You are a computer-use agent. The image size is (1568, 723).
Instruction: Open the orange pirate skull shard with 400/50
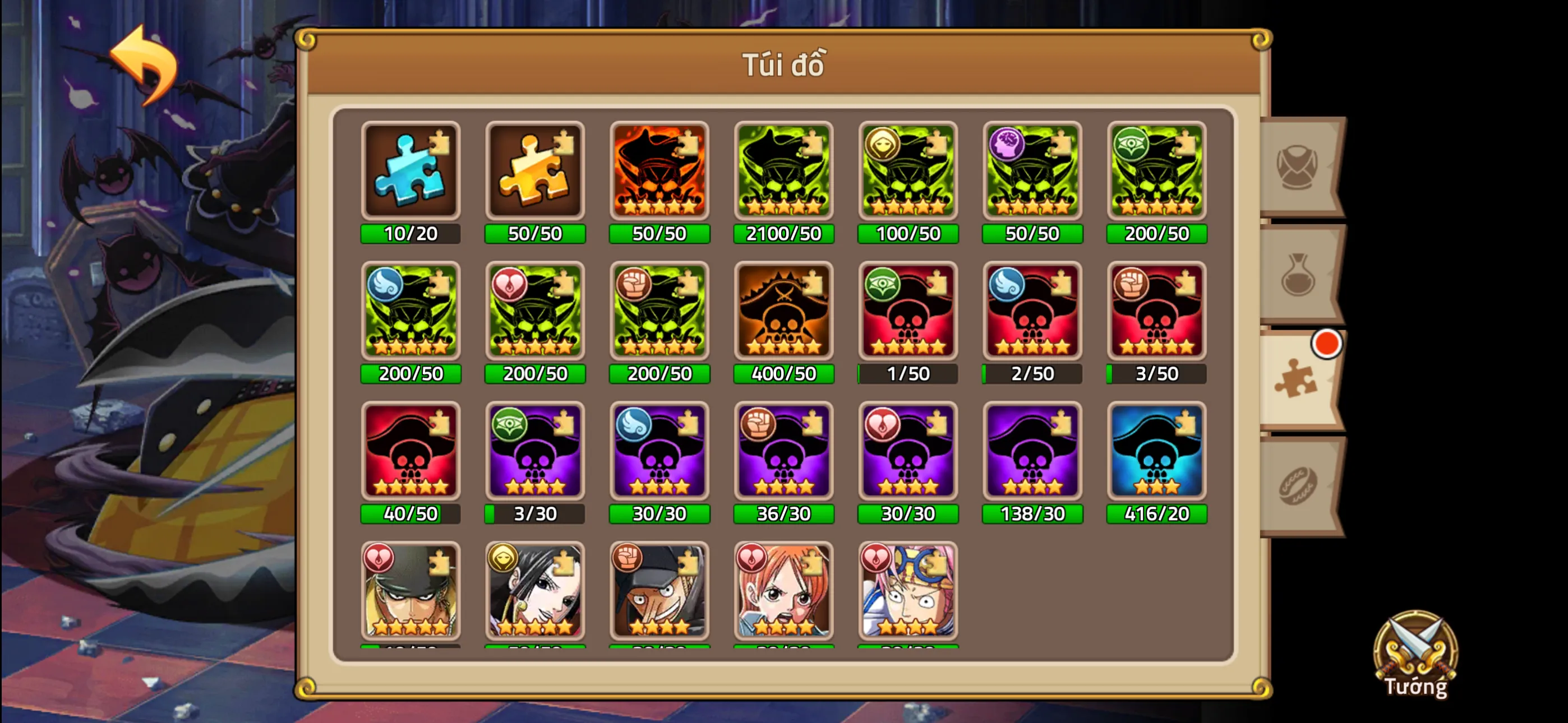[x=784, y=312]
